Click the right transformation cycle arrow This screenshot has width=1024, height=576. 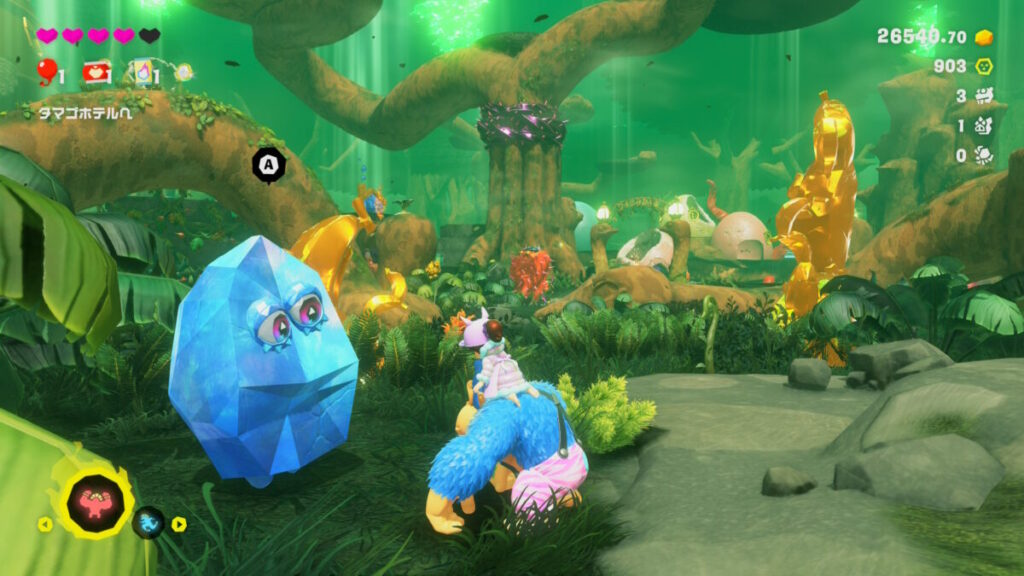tap(178, 523)
